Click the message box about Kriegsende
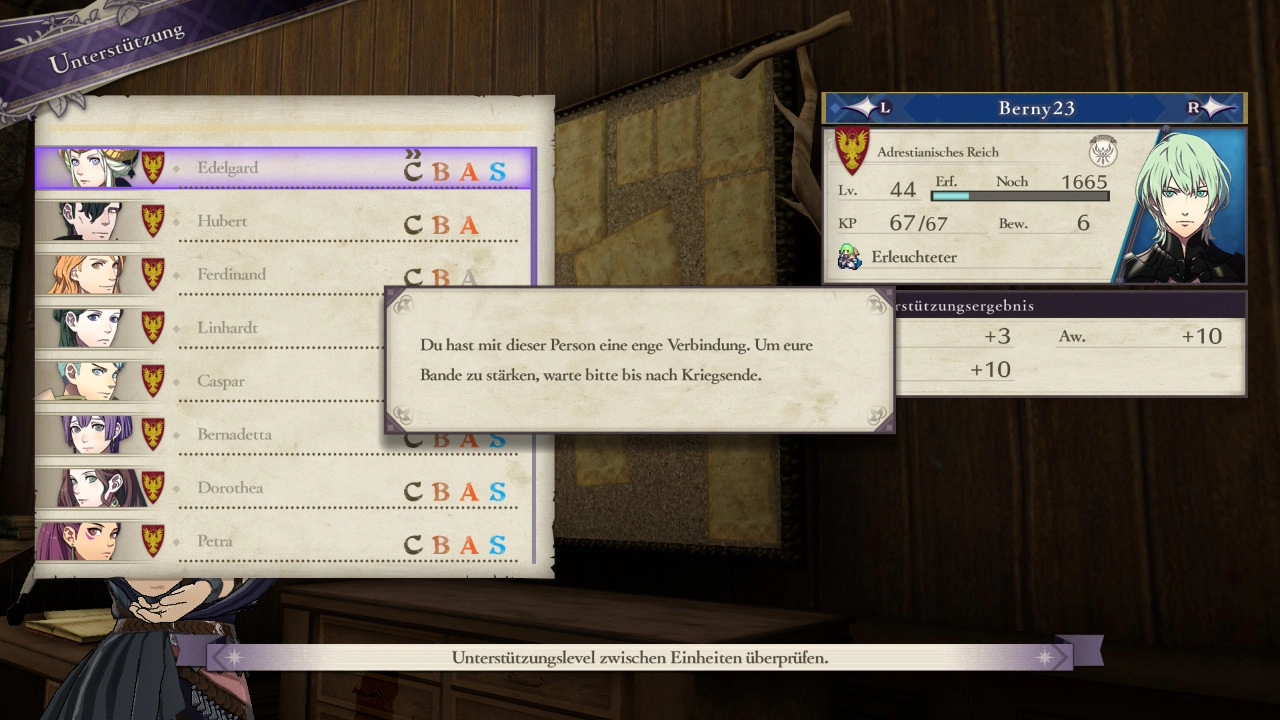 pyautogui.click(x=640, y=360)
